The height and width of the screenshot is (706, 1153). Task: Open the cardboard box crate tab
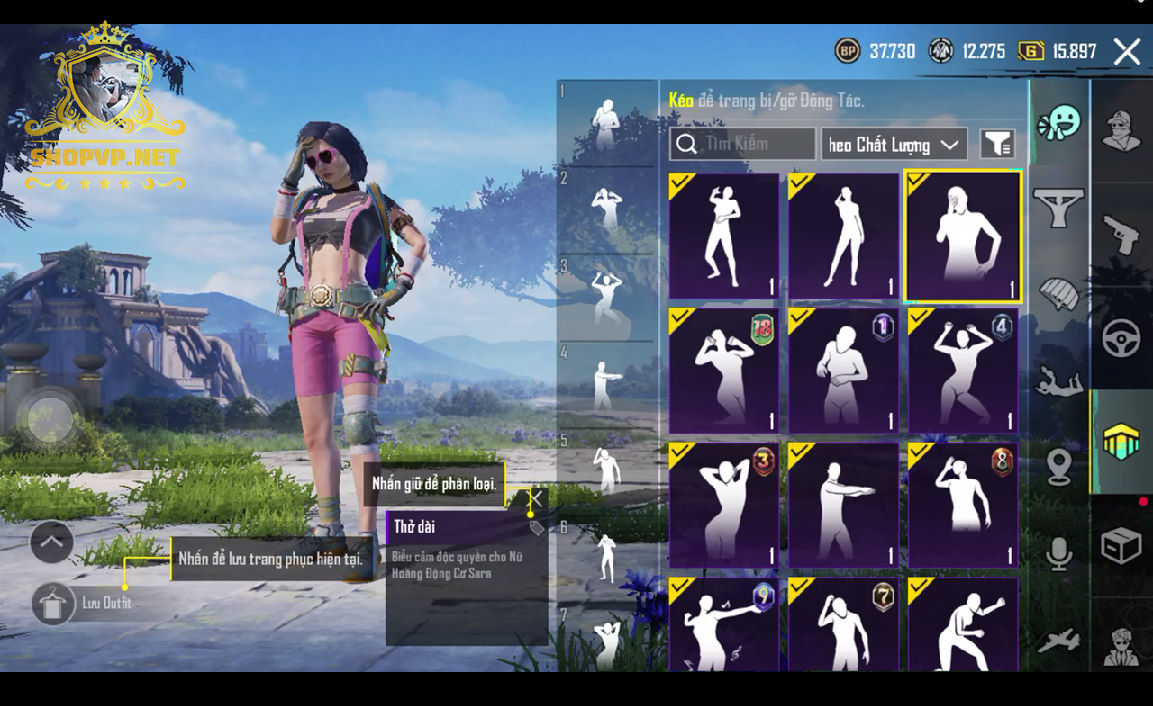pos(1121,546)
